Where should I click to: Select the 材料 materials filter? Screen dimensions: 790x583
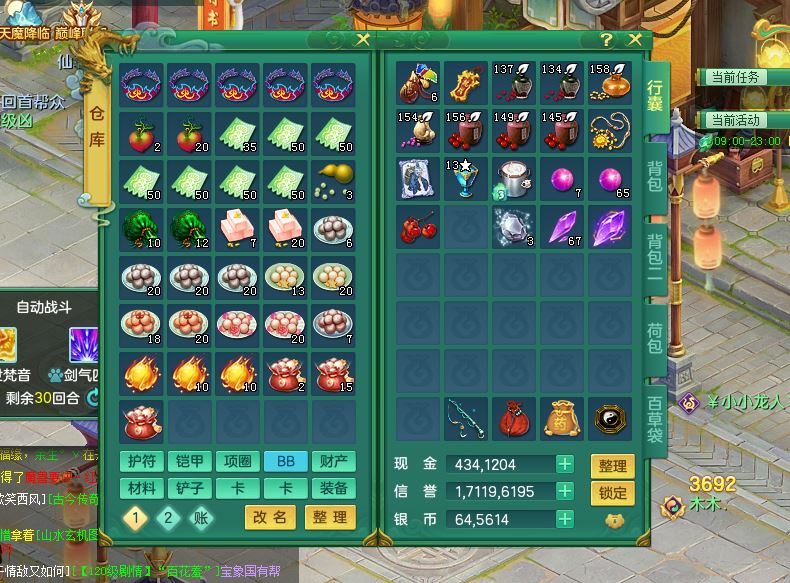point(141,488)
